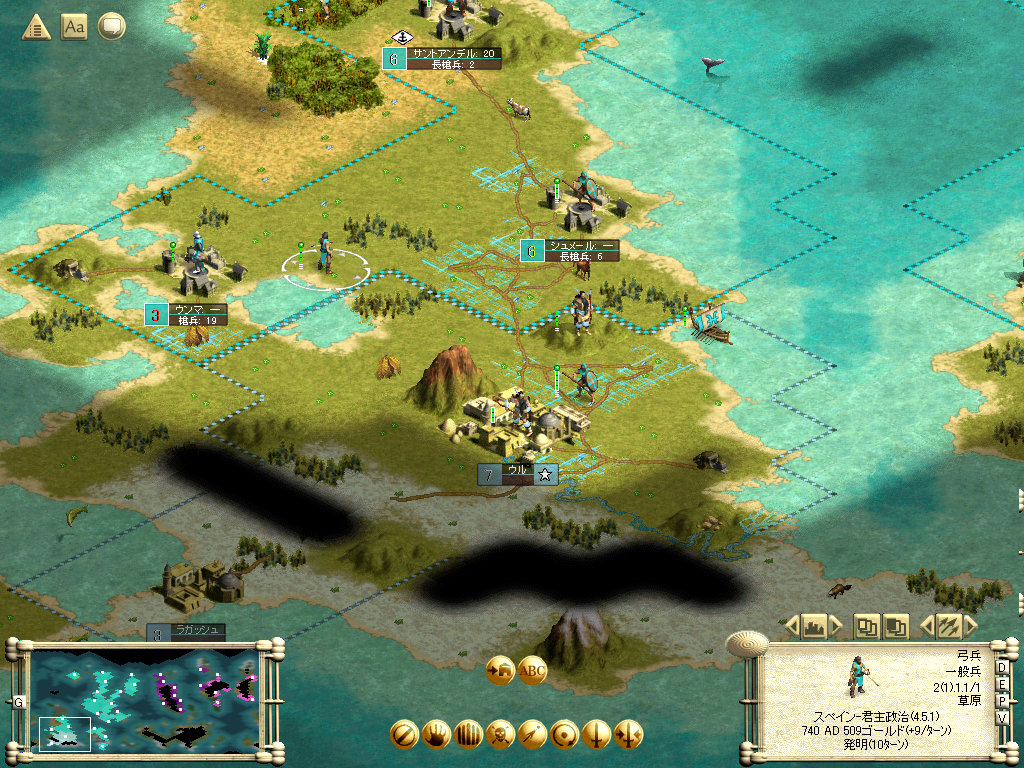Activate the open hand unit order
This screenshot has height=768, width=1024.
point(436,735)
